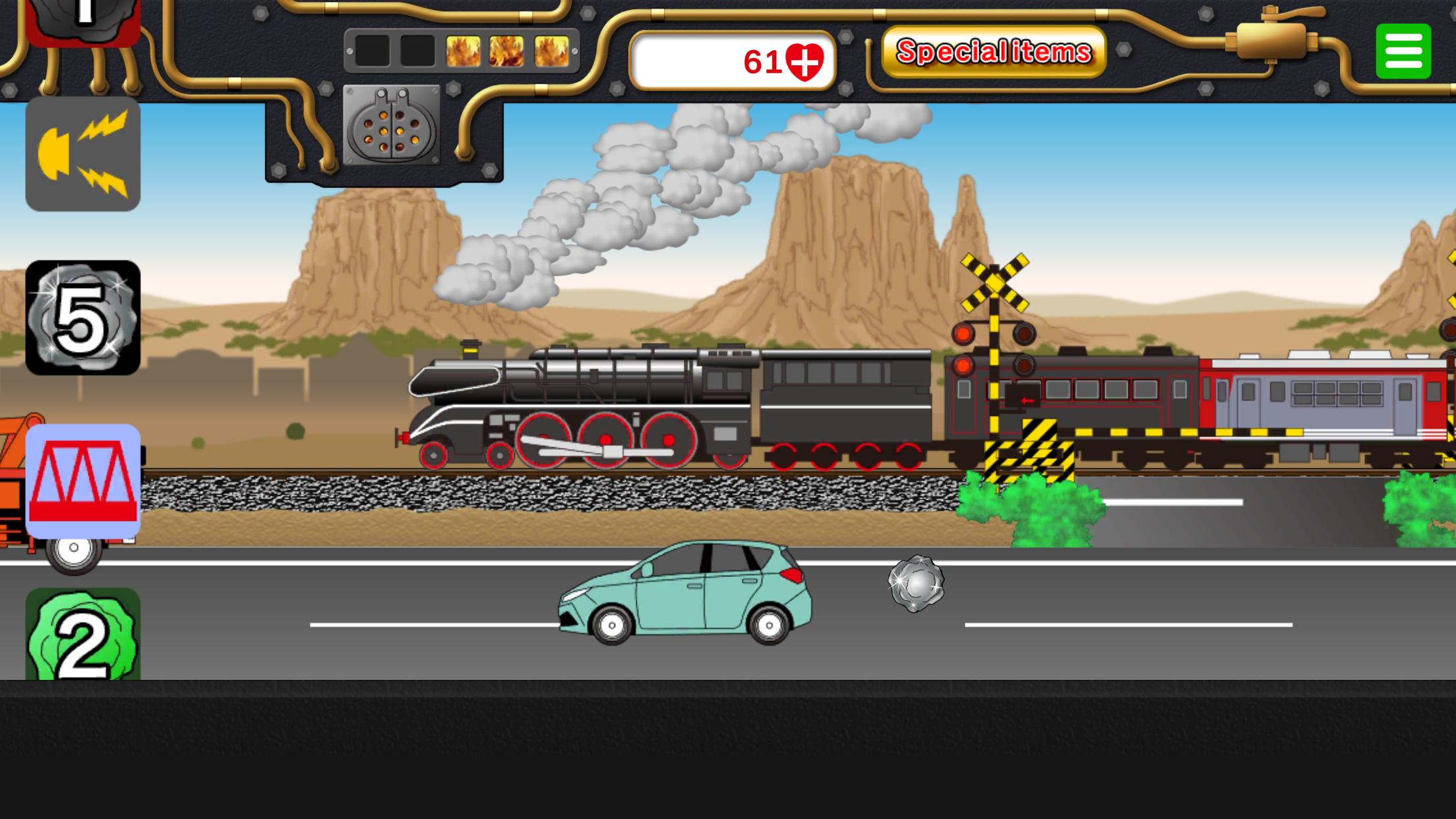
Task: Select the green smoke number 2 icon
Action: coord(83,634)
